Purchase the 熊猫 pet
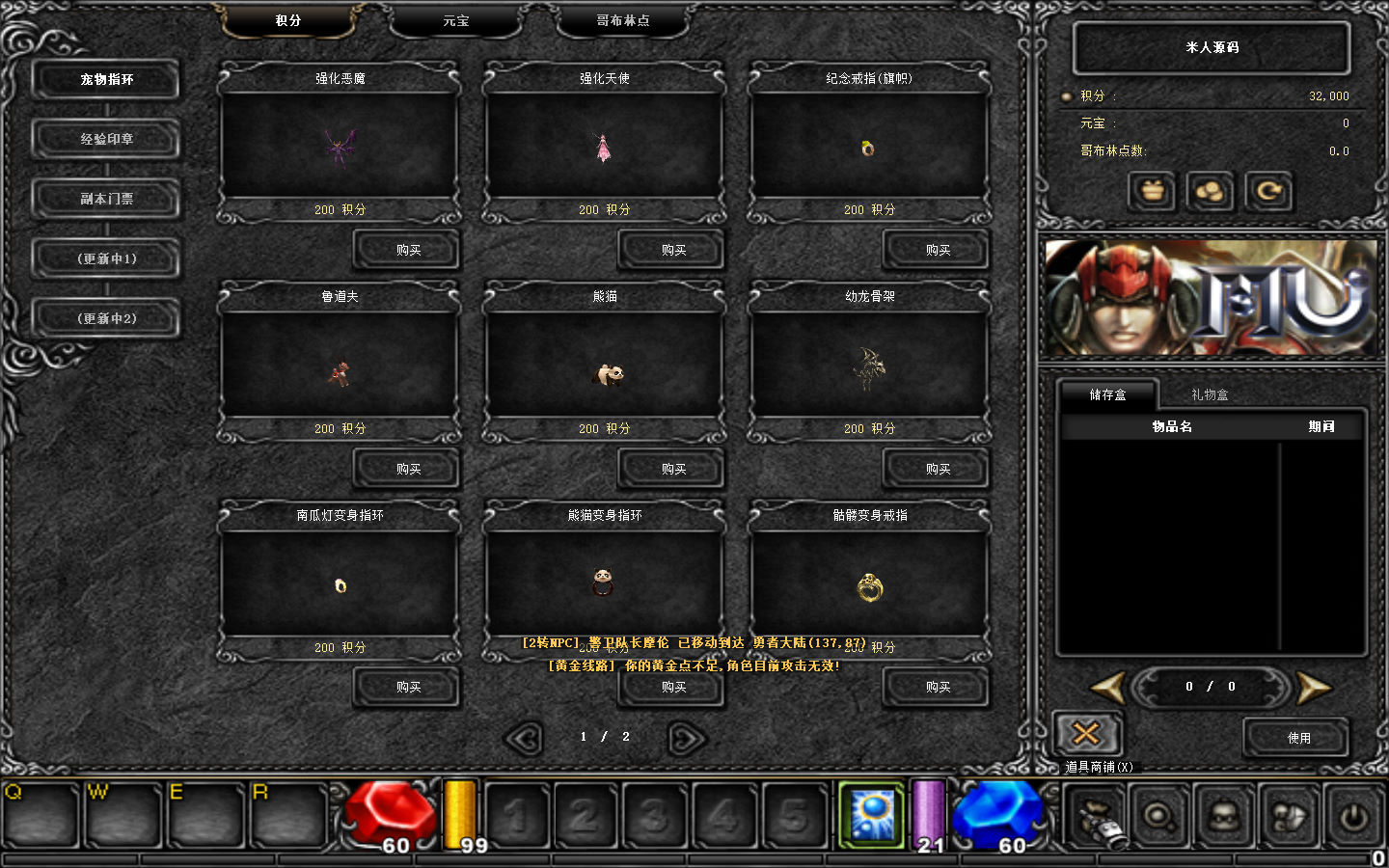This screenshot has width=1389, height=868. point(673,470)
